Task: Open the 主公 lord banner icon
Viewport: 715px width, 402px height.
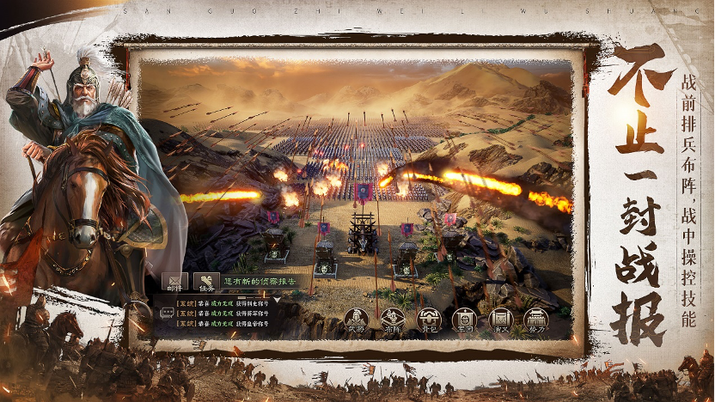Action: (x=464, y=321)
